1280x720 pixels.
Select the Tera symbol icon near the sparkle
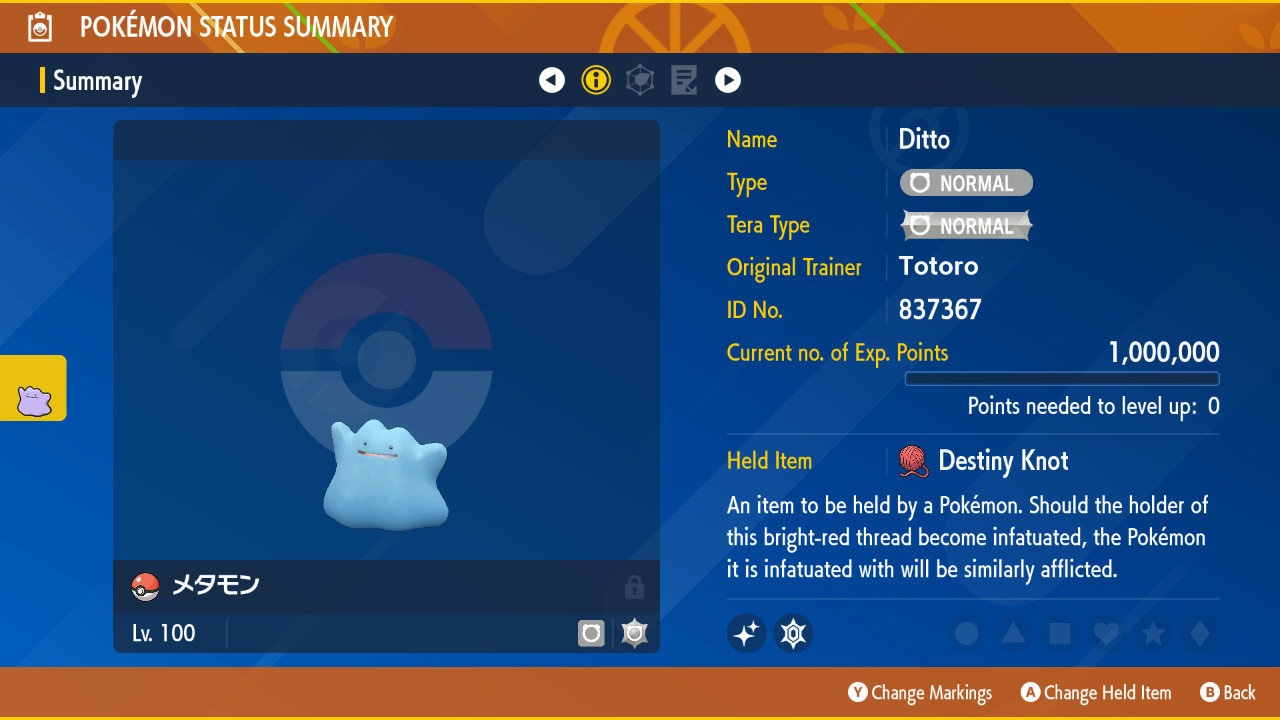(x=792, y=634)
